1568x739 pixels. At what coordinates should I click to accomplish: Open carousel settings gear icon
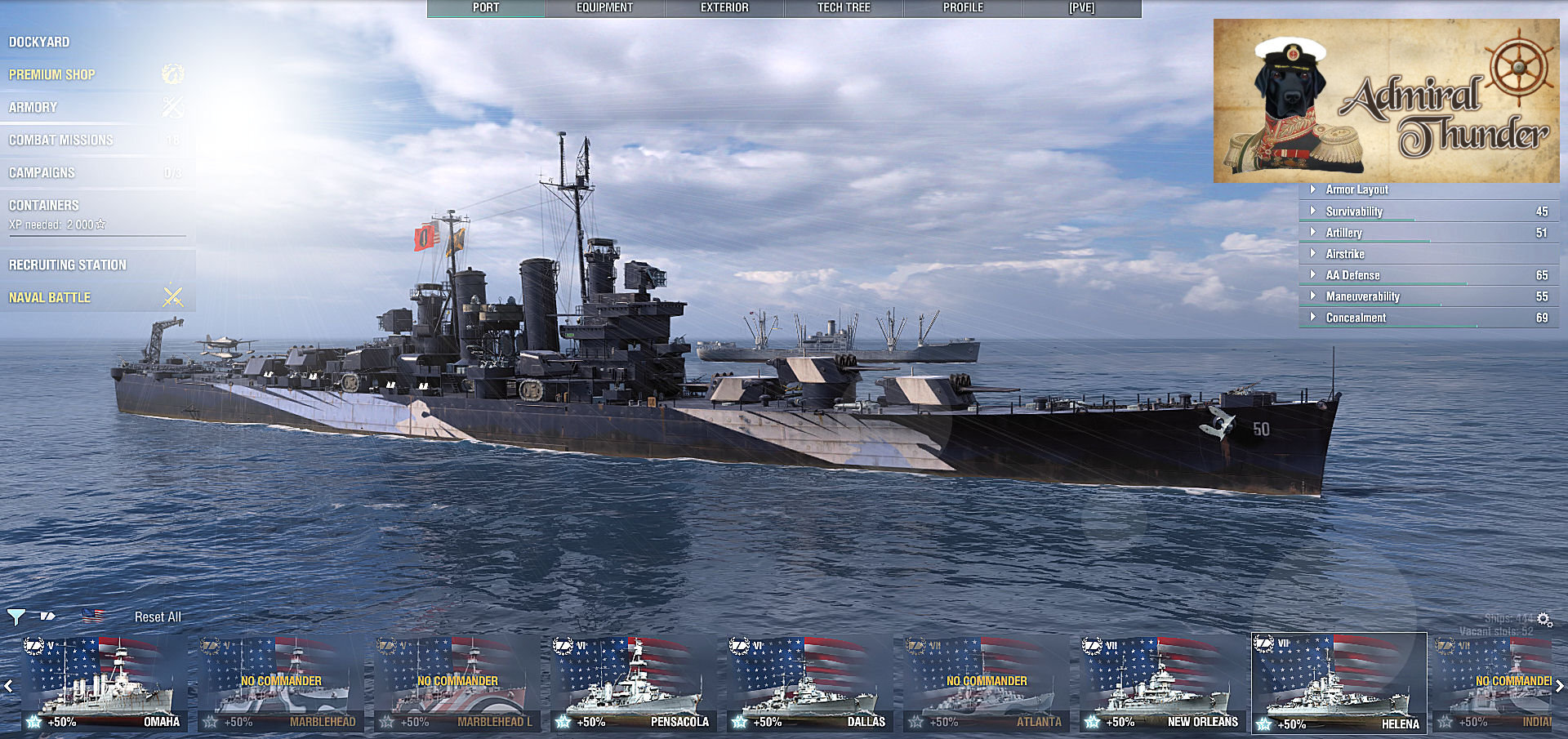point(1544,620)
